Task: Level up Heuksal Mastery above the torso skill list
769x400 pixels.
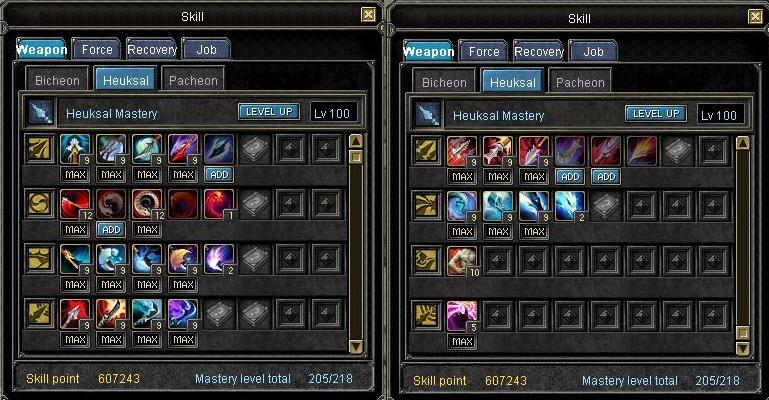Action: point(656,114)
